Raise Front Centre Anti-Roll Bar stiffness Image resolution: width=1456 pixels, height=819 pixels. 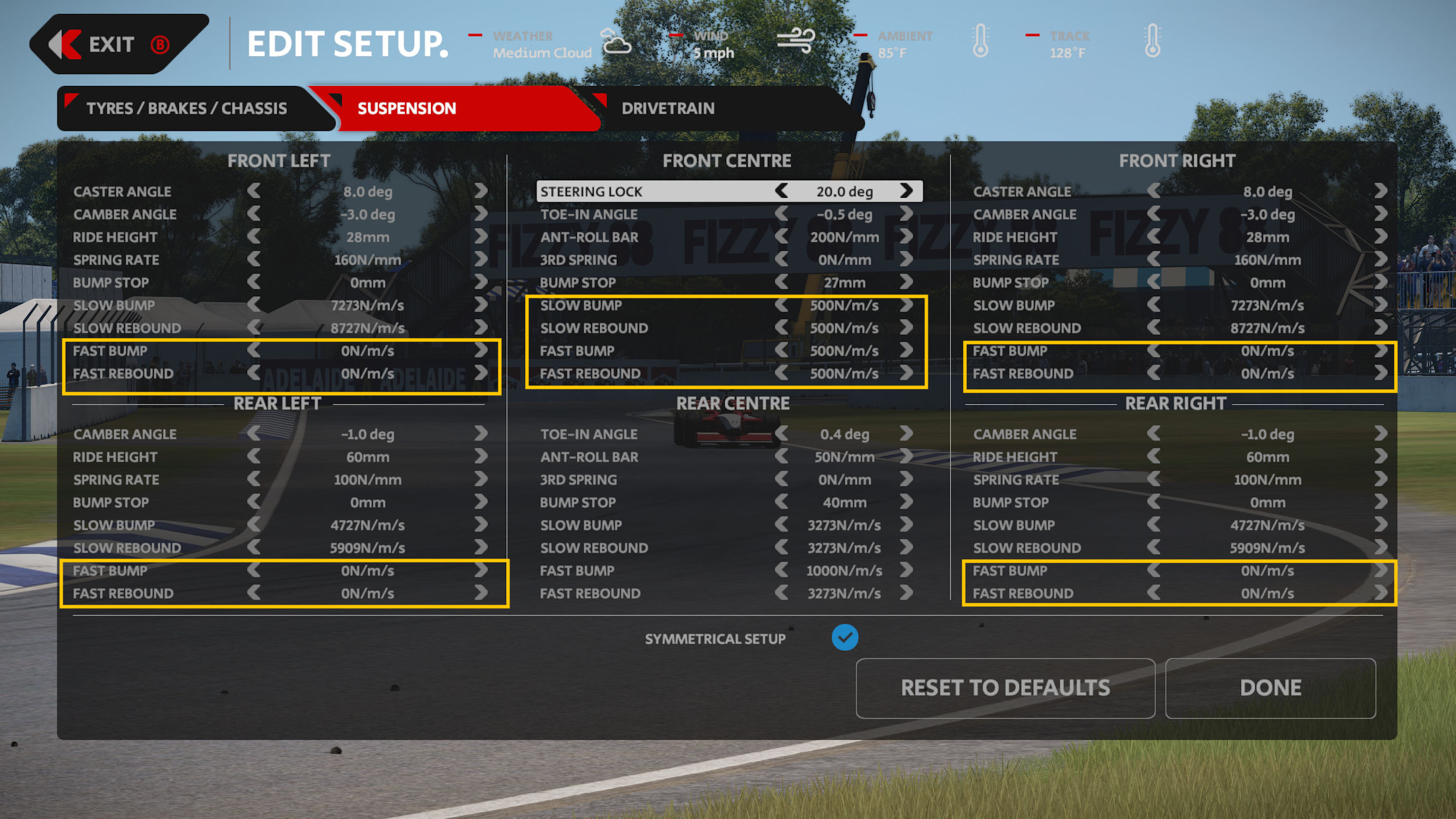pos(906,237)
